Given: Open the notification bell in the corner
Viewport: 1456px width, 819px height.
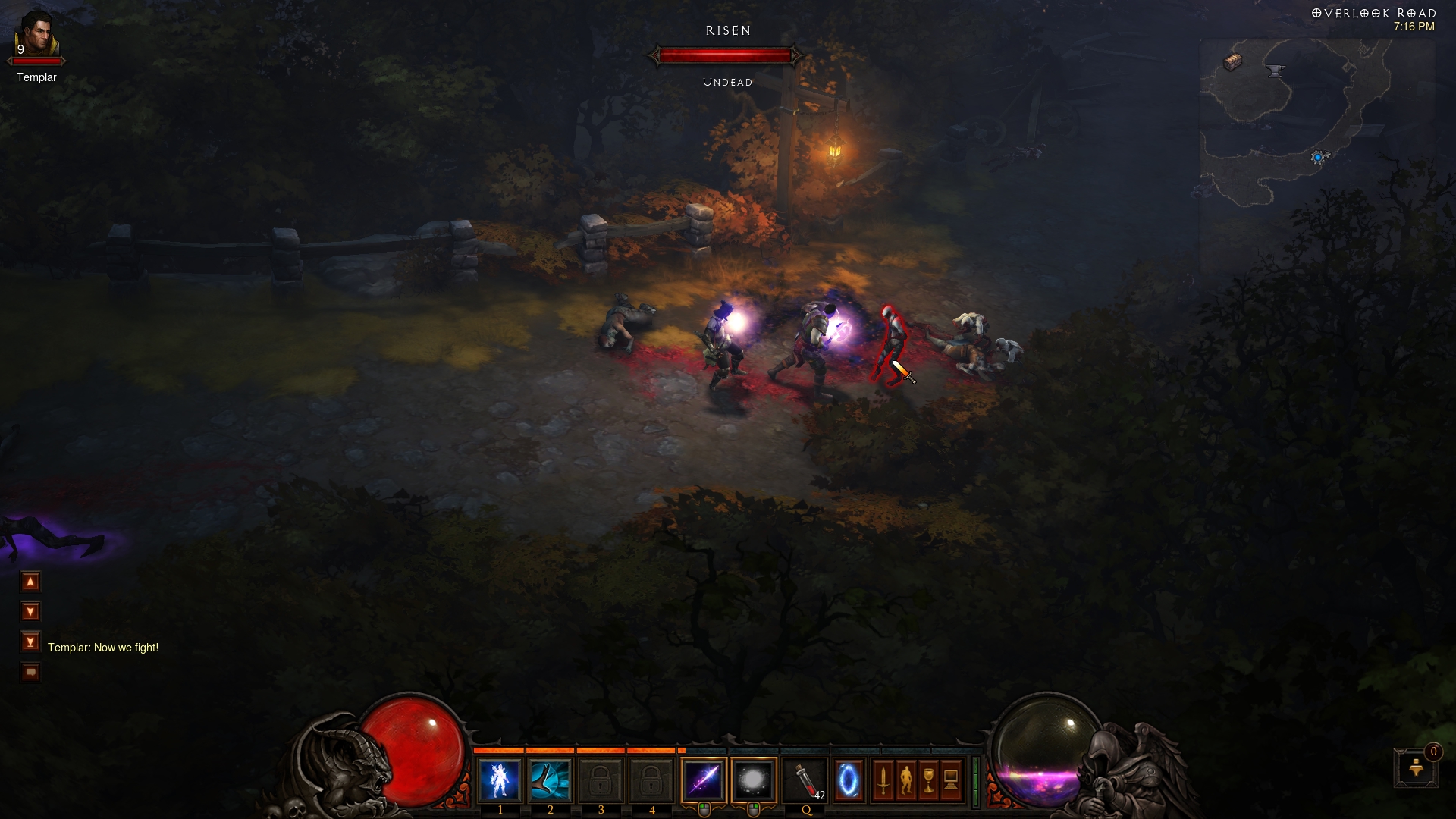Looking at the screenshot, I should pos(1415,769).
